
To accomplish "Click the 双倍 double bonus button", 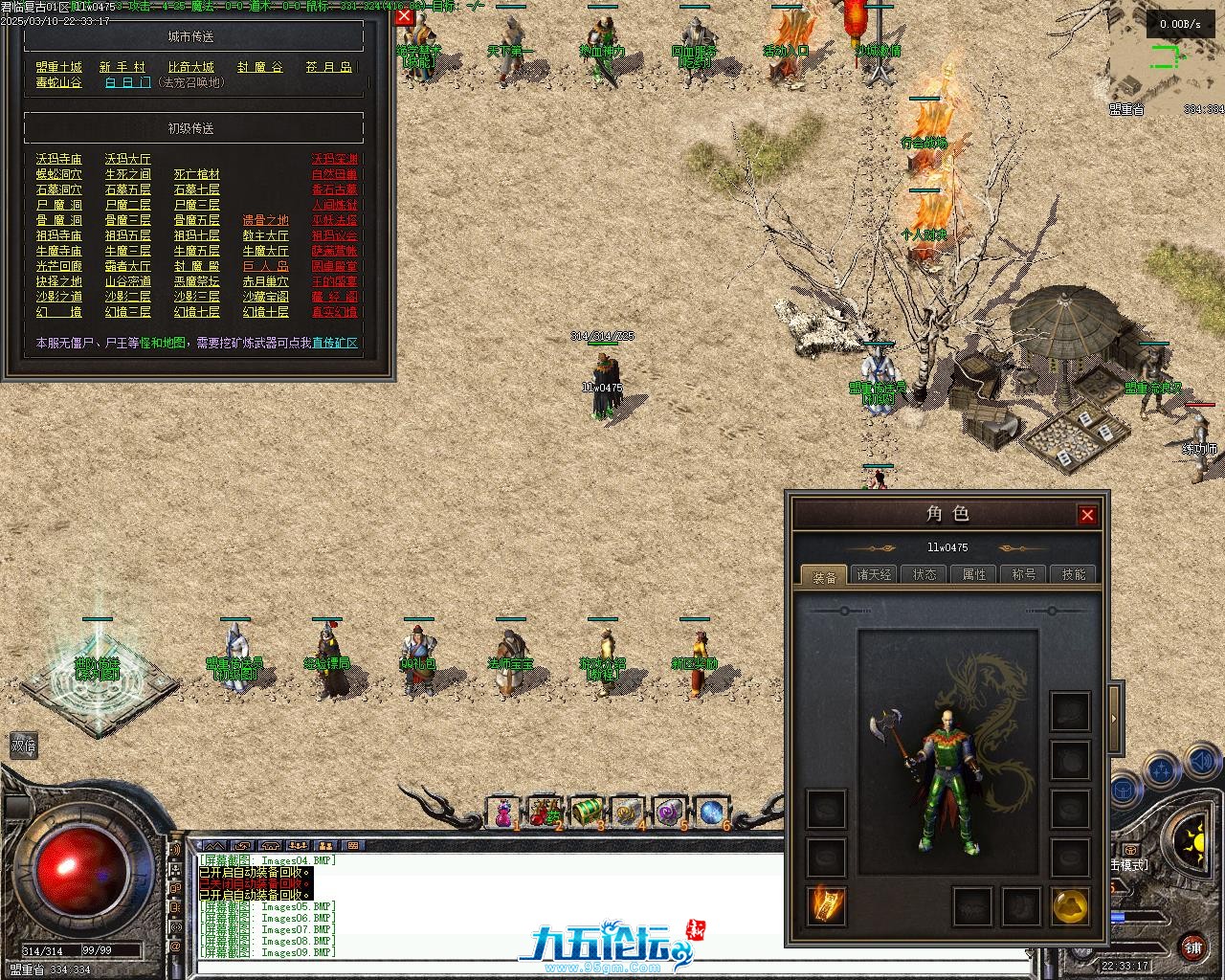I will coord(24,745).
